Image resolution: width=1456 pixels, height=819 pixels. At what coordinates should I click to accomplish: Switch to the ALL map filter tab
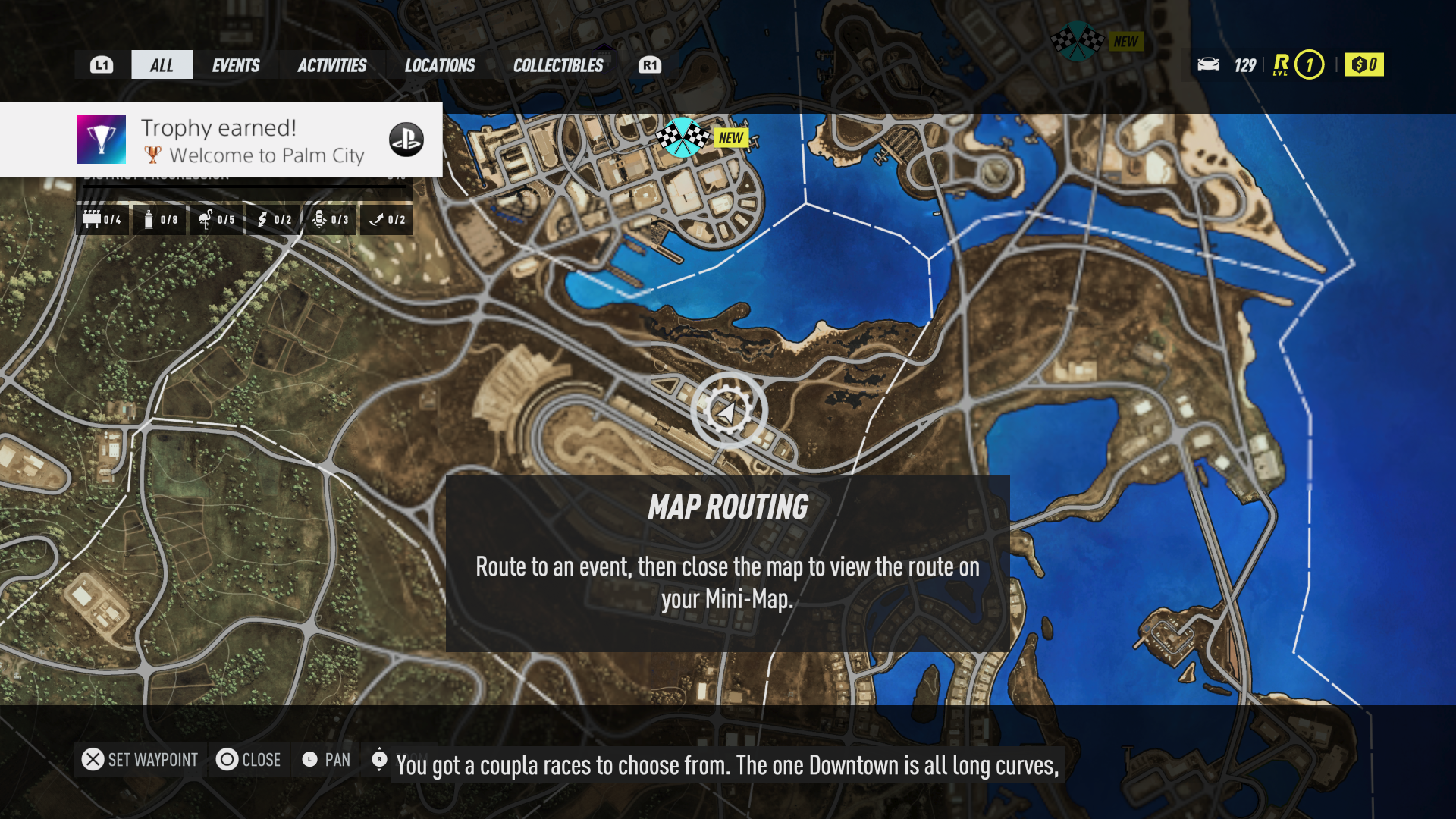162,65
